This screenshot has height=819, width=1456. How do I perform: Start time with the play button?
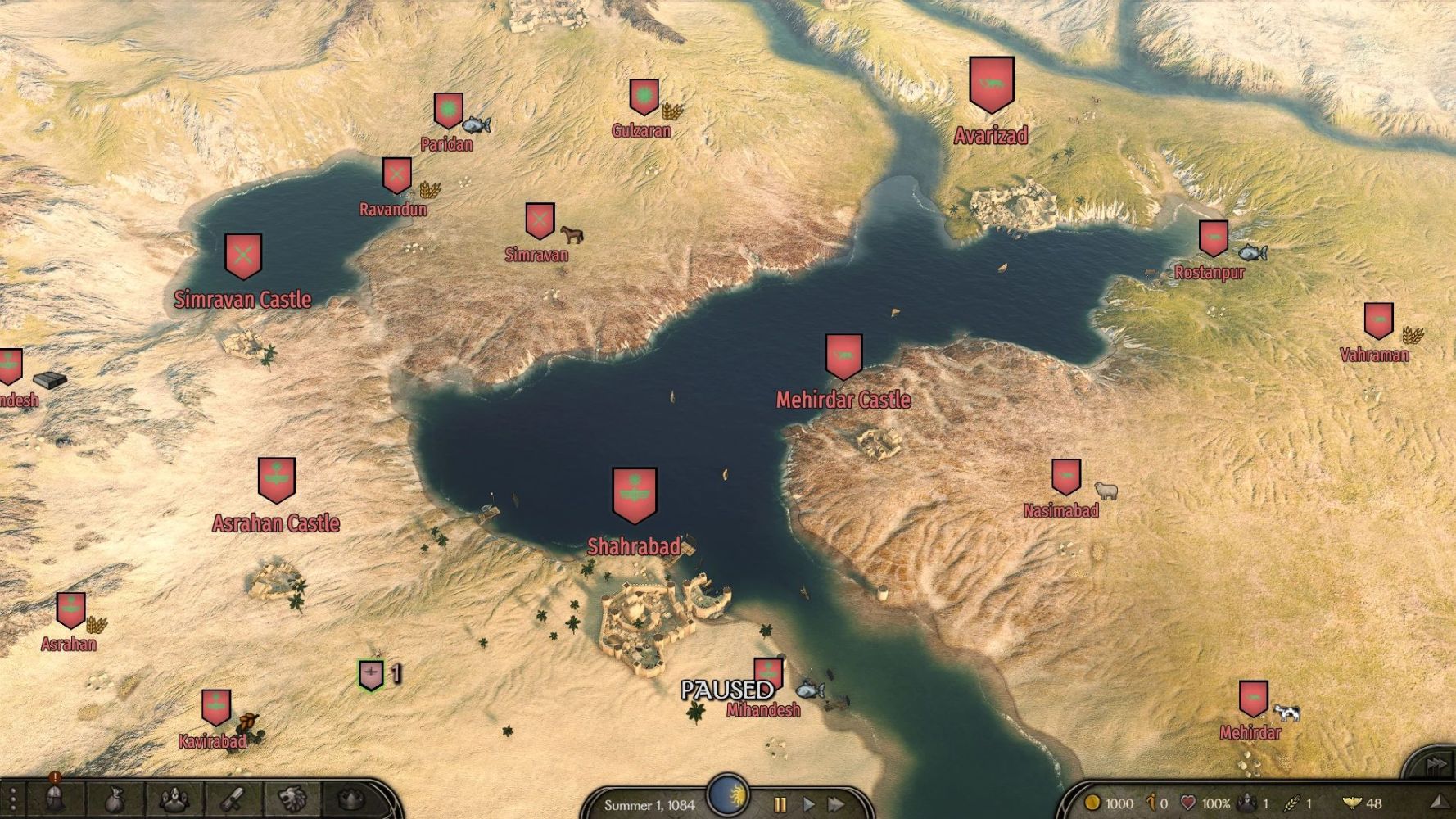808,804
